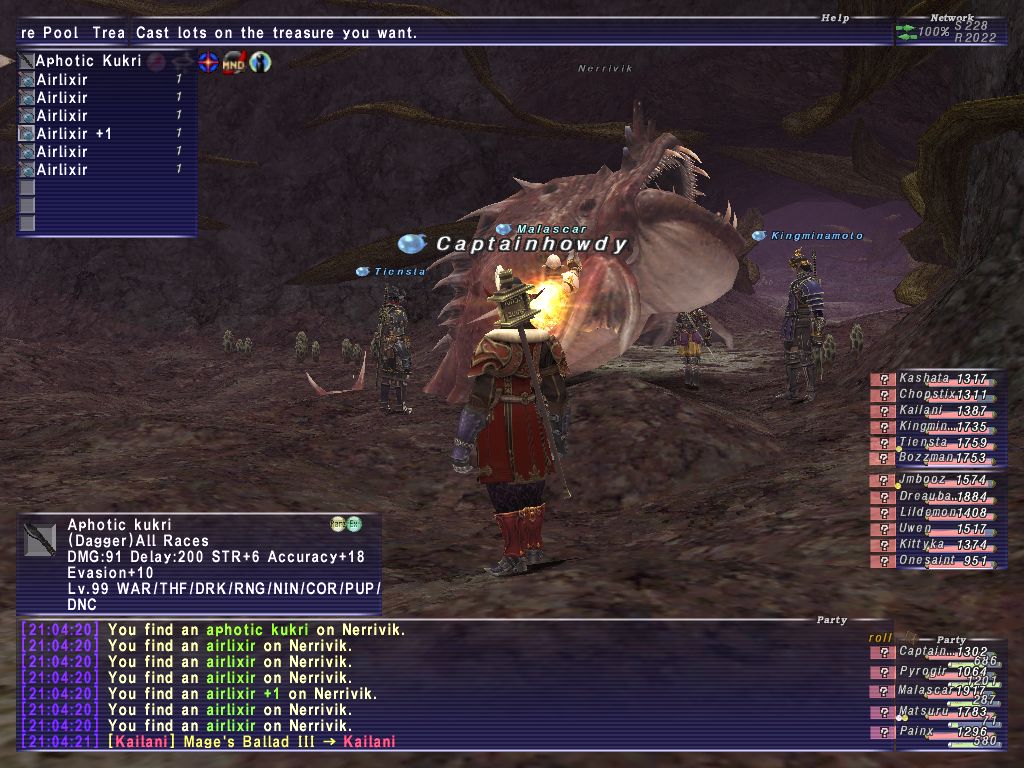1024x768 pixels.
Task: Click the red star status effect icon
Action: pyautogui.click(x=208, y=62)
